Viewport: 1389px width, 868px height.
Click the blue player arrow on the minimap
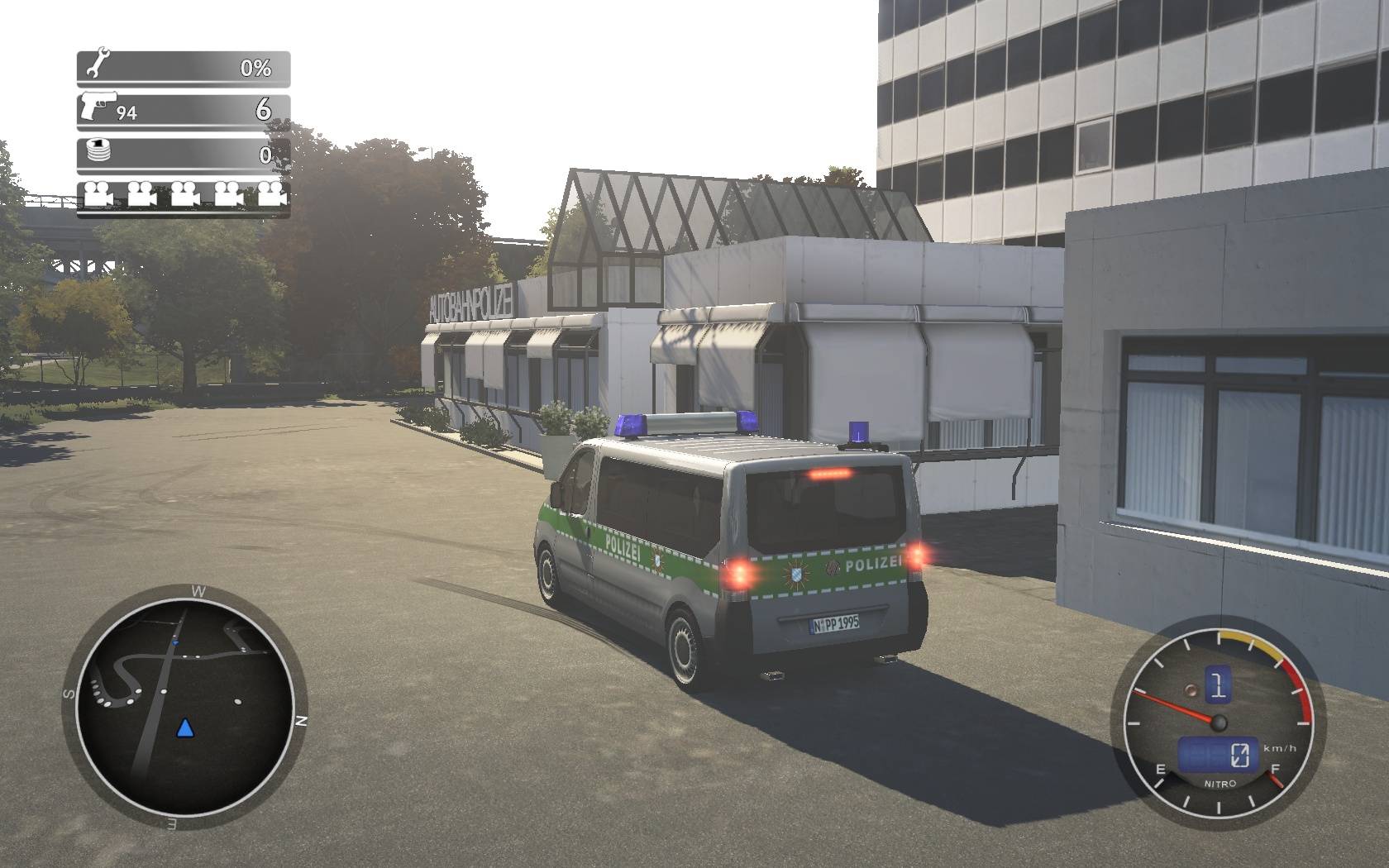click(x=185, y=728)
